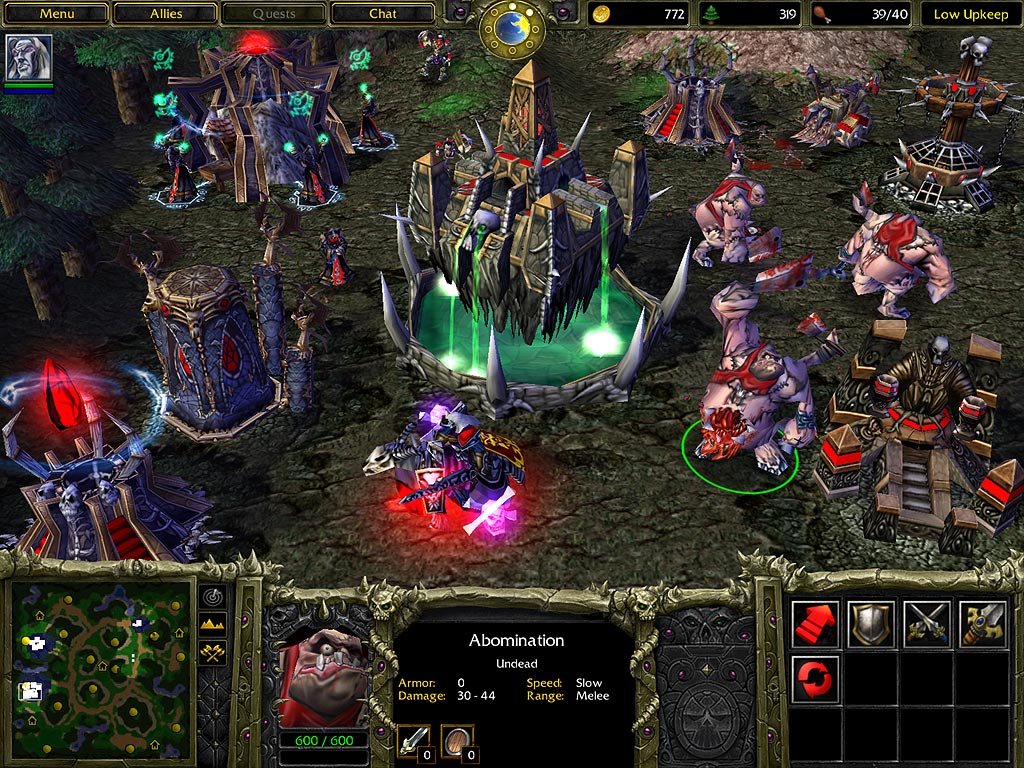Viewport: 1024px width, 768px height.
Task: Click on the minimap
Action: (x=100, y=658)
